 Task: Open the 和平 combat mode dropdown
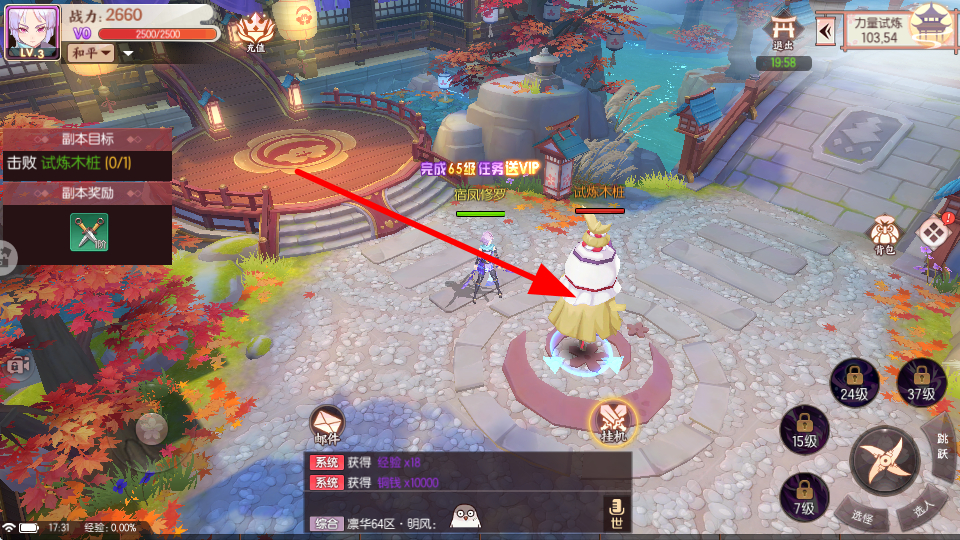point(91,52)
